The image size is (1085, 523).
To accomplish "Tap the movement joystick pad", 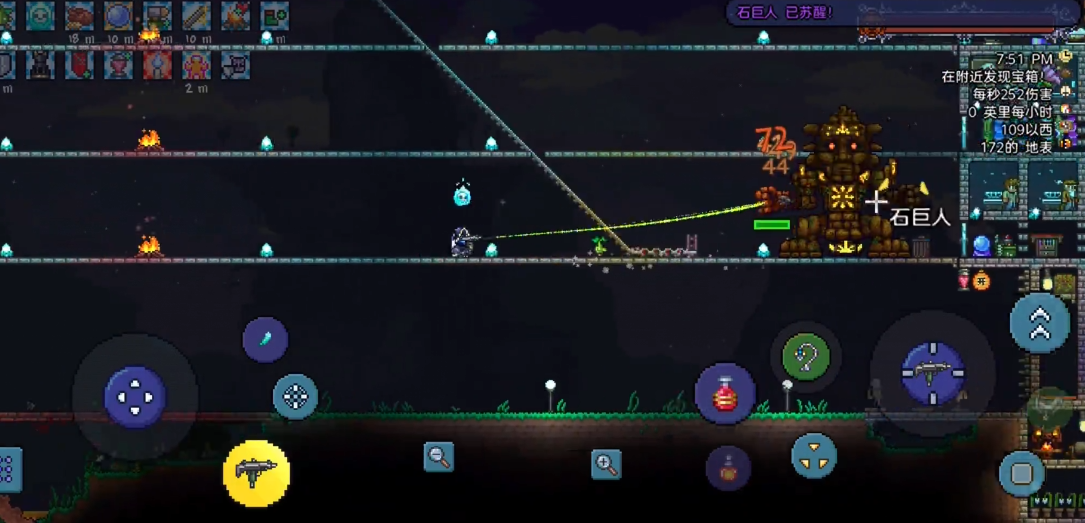I will (135, 397).
